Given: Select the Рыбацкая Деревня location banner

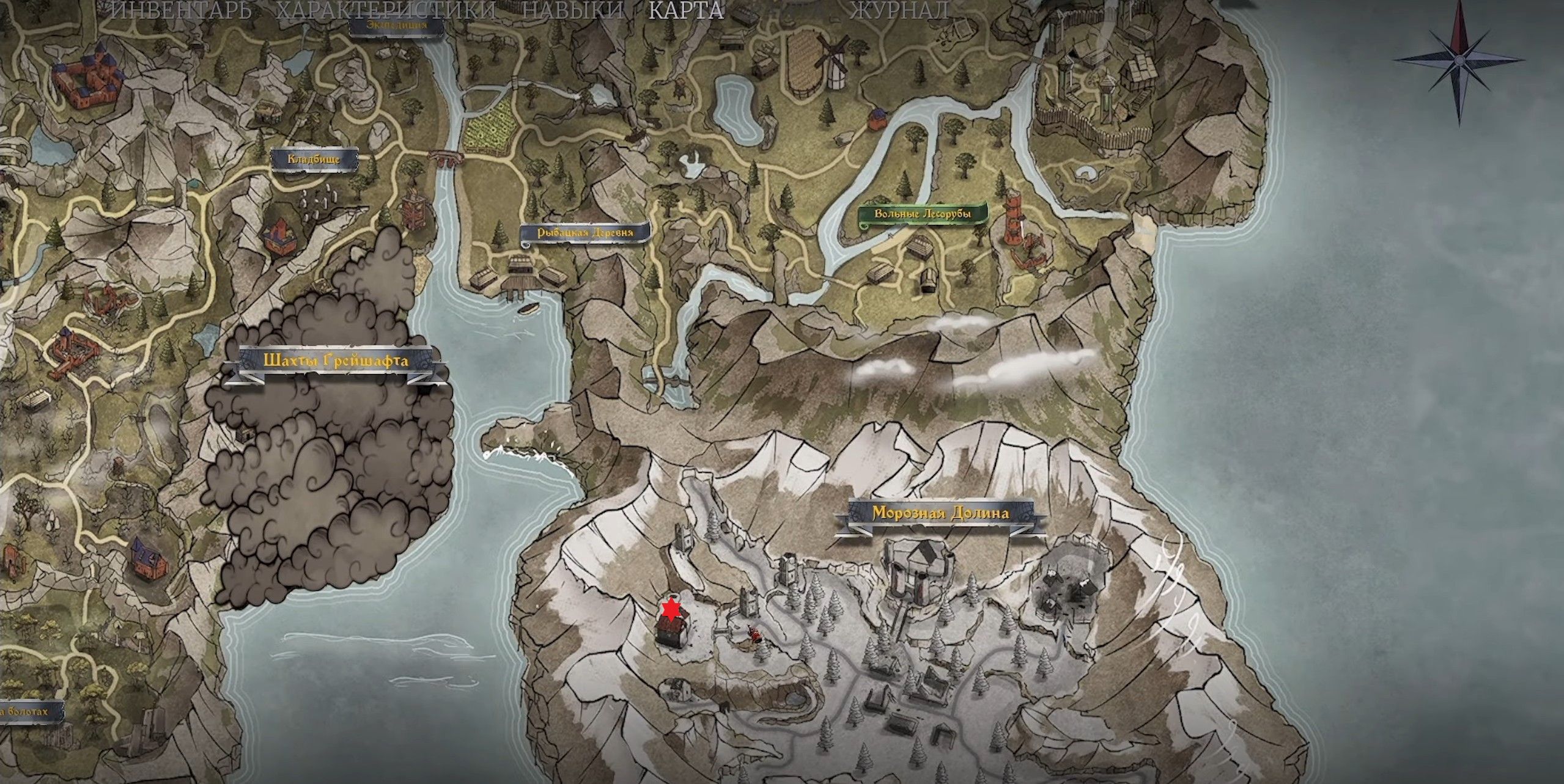Looking at the screenshot, I should tap(585, 233).
